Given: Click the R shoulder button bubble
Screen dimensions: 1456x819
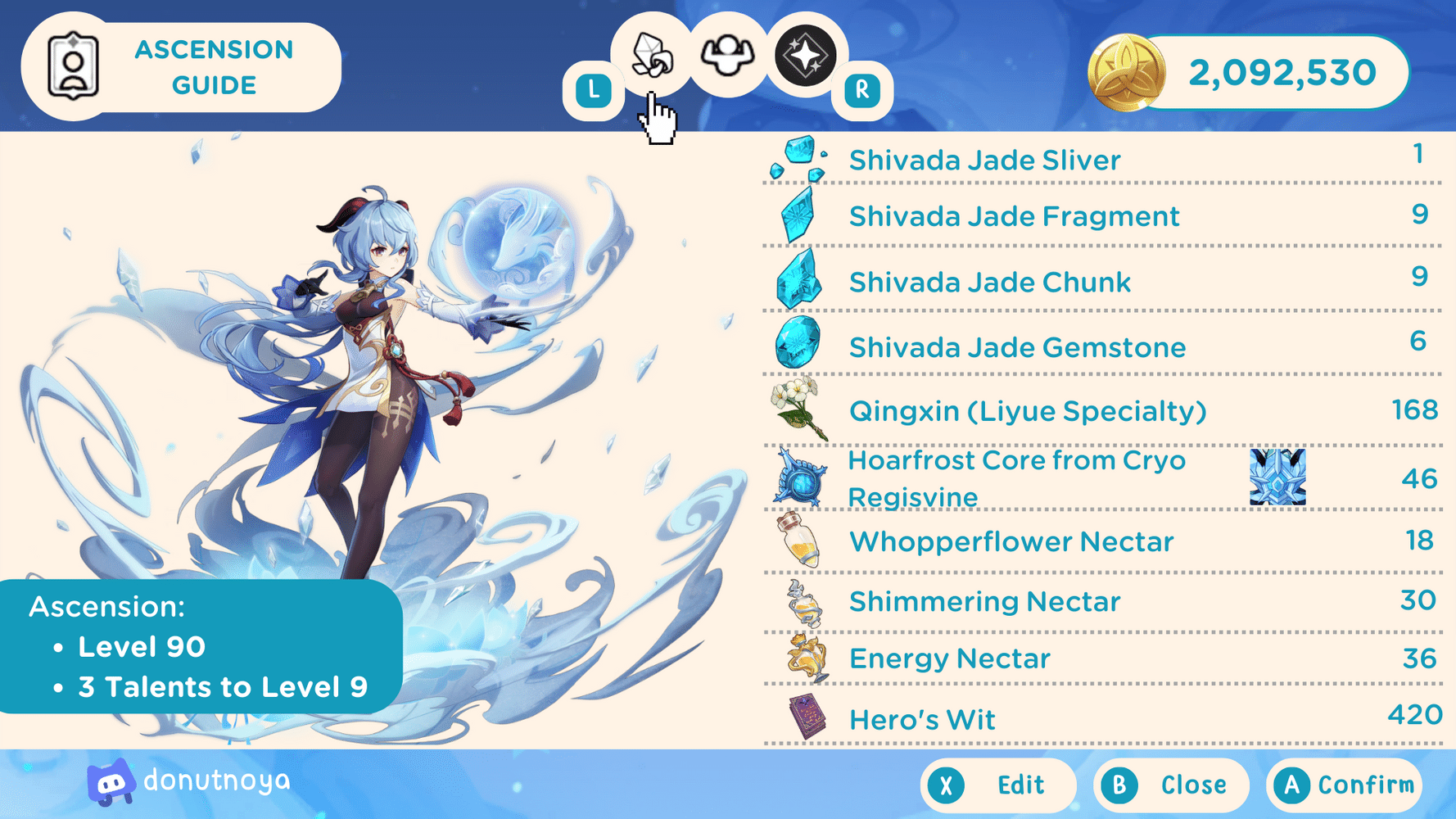Looking at the screenshot, I should point(861,88).
